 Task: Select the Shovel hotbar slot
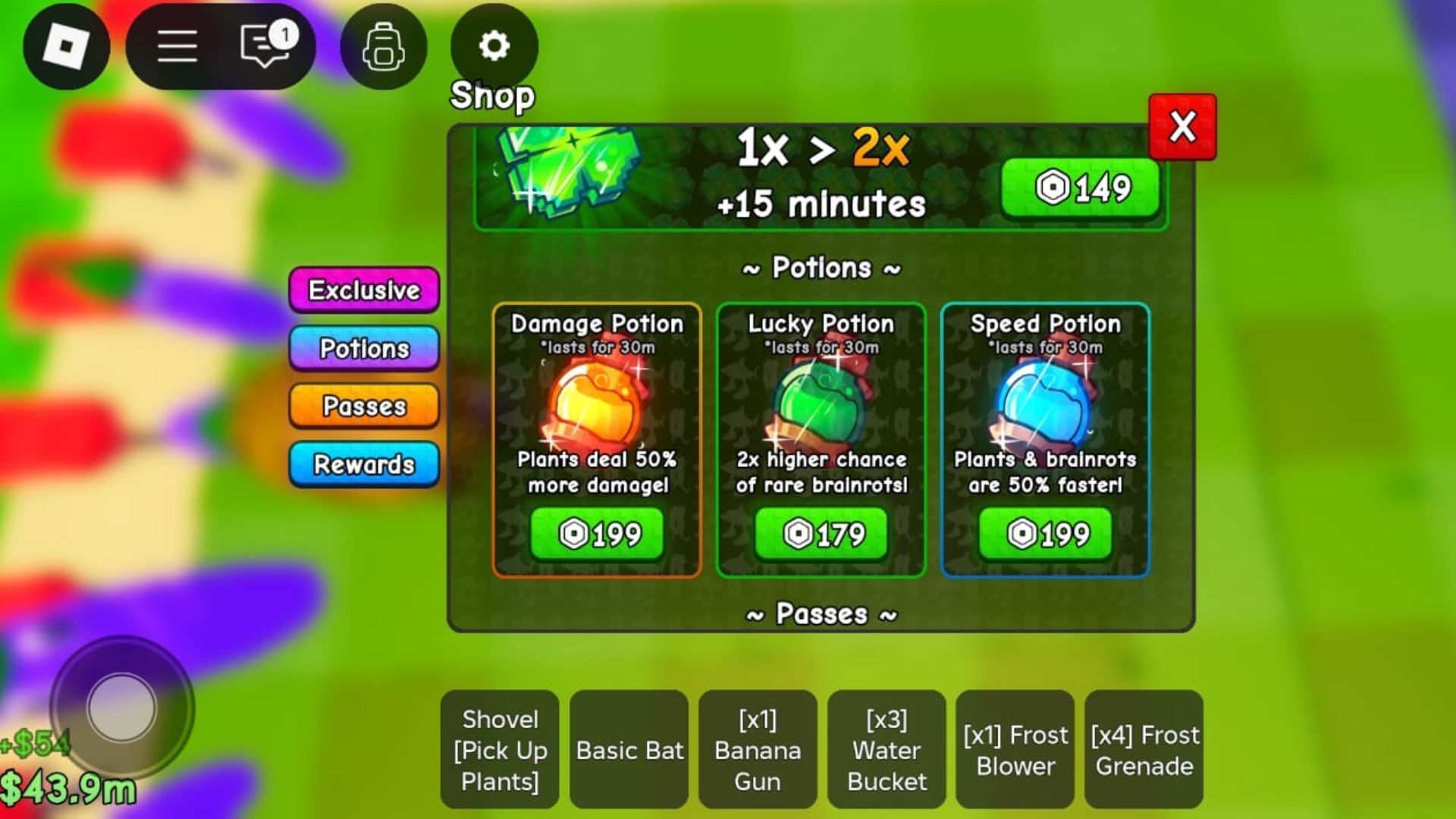(x=500, y=749)
